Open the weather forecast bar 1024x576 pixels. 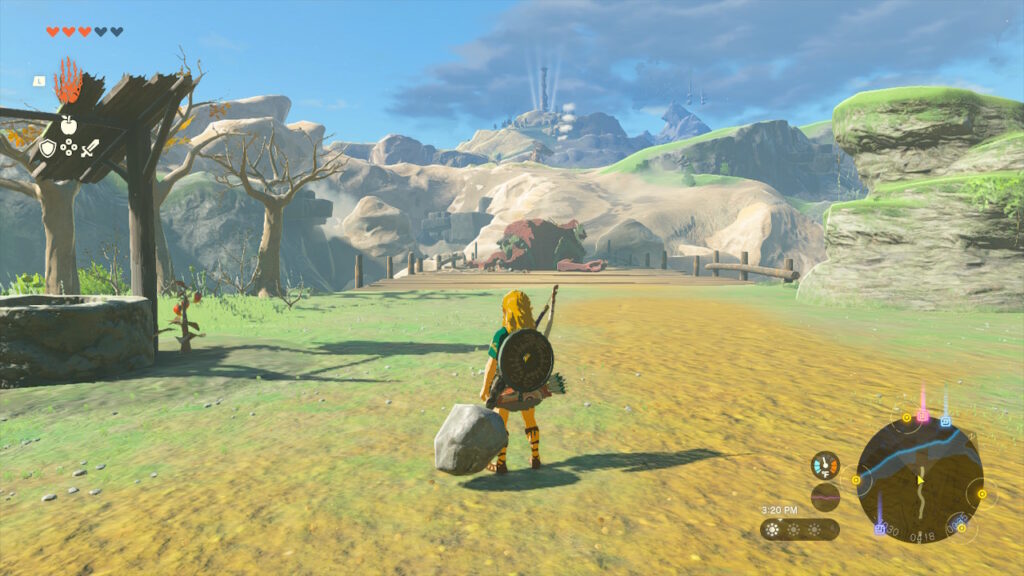click(799, 529)
